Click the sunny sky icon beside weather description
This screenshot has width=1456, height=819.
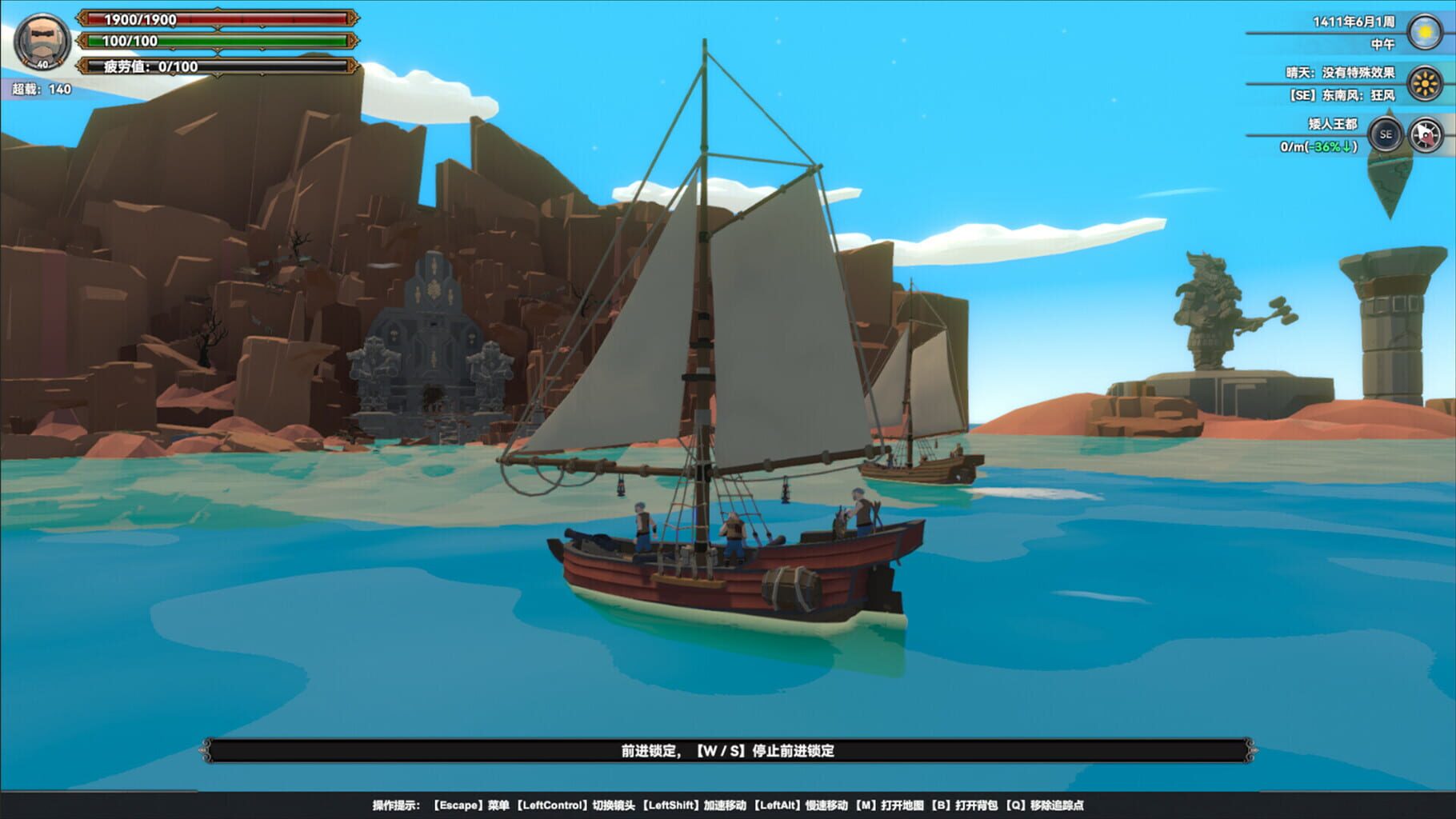[x=1426, y=84]
